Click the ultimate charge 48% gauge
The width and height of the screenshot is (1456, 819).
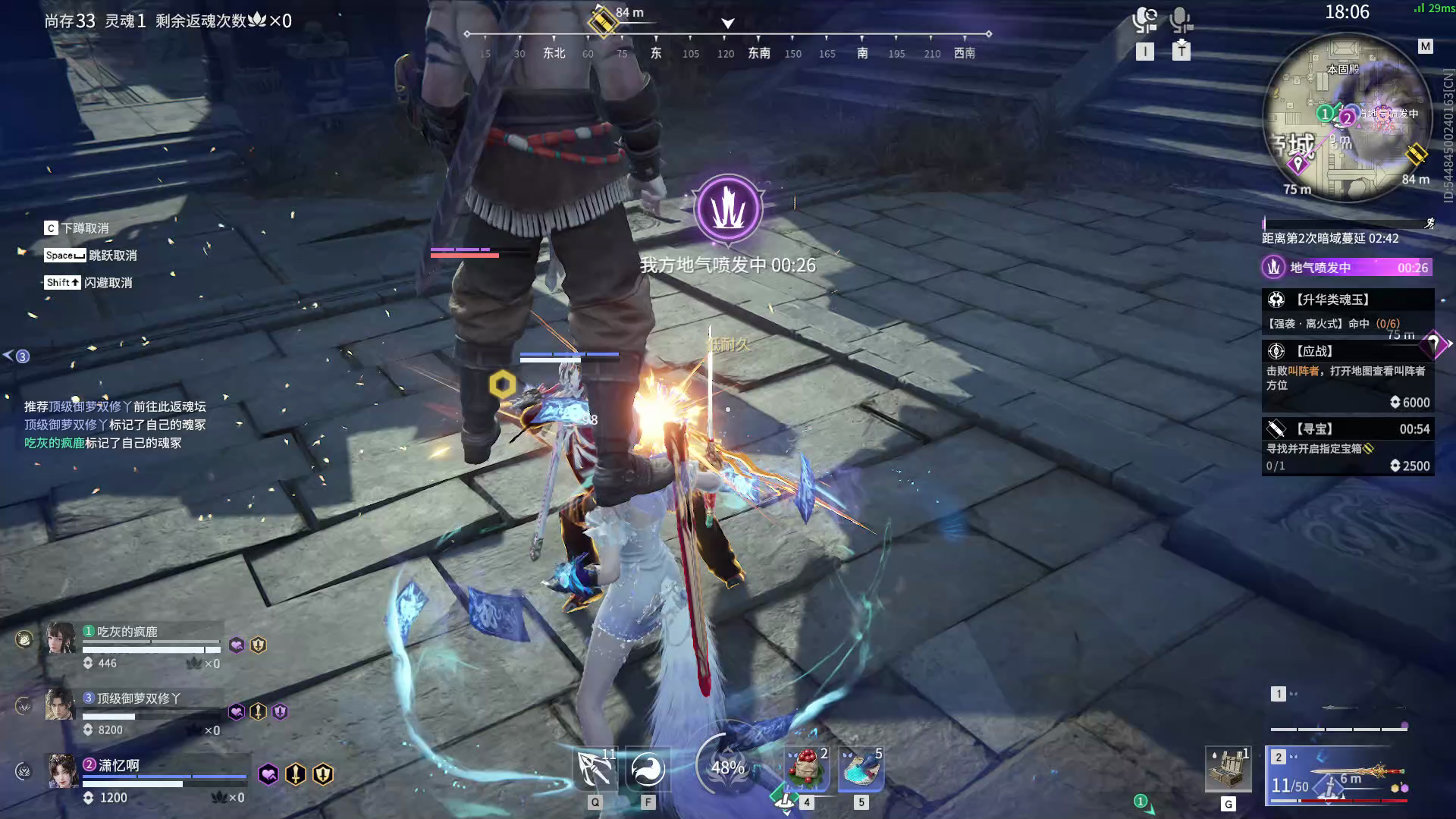pyautogui.click(x=727, y=767)
